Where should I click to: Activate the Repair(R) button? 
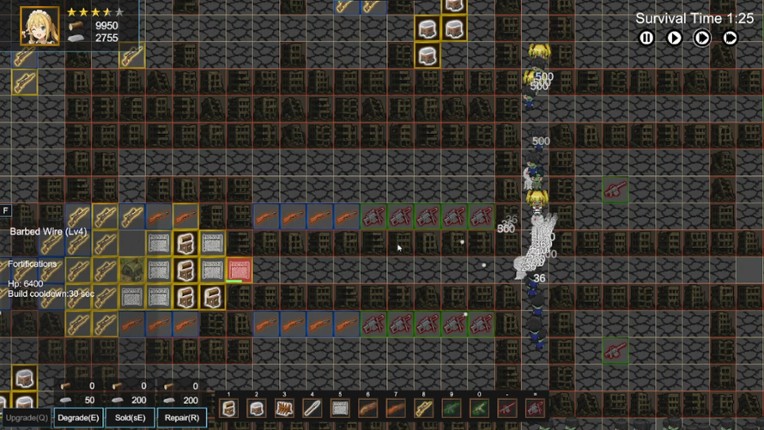tap(181, 417)
